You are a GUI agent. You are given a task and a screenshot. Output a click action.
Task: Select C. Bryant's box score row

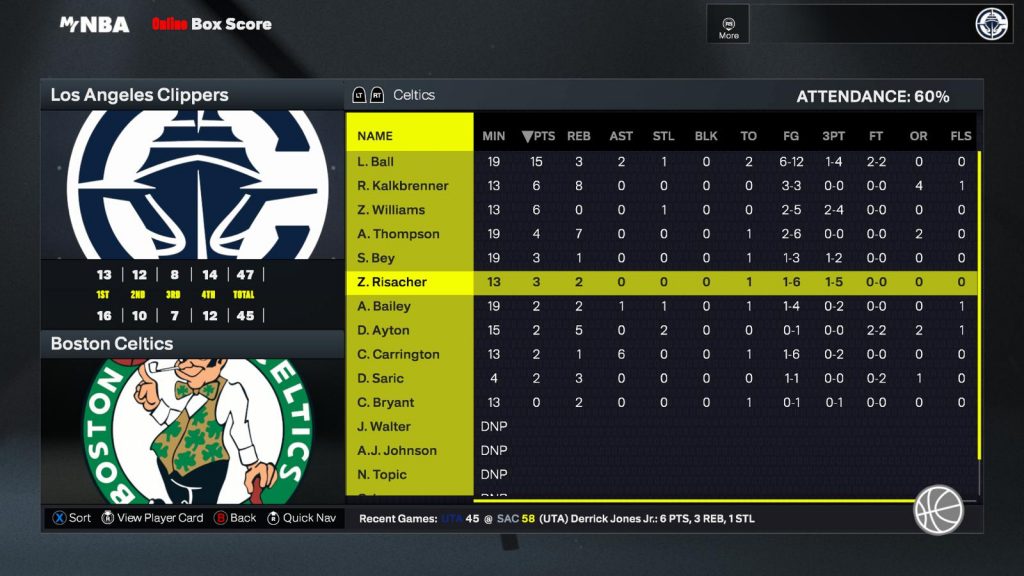coord(385,402)
